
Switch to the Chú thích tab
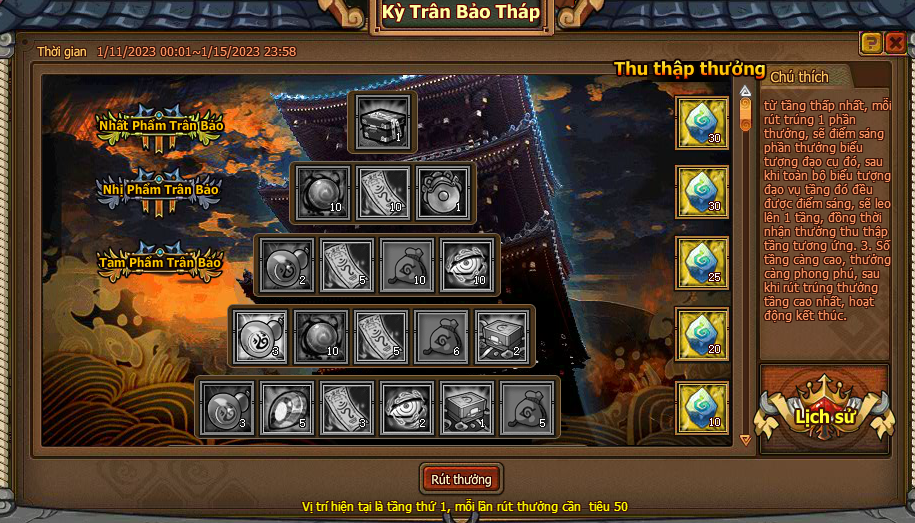[x=800, y=77]
